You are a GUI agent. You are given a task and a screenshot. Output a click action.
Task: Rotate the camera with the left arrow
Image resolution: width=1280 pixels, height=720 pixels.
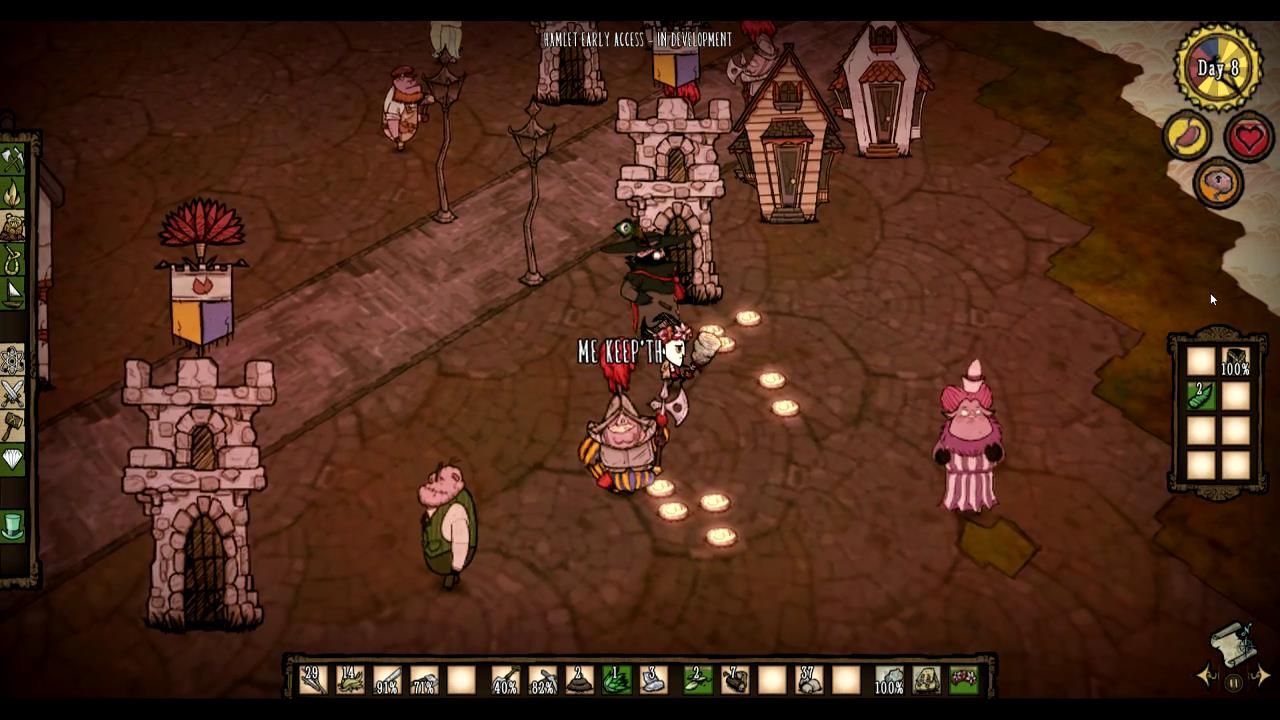point(1204,675)
